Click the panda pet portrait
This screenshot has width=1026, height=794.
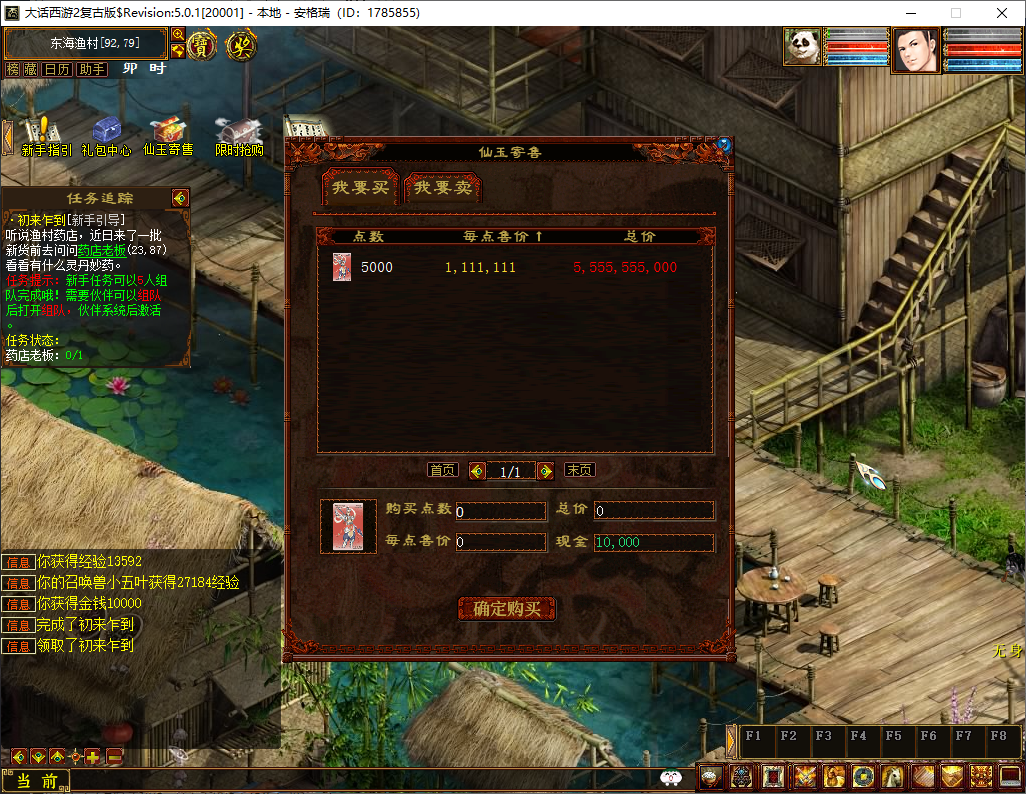(802, 47)
